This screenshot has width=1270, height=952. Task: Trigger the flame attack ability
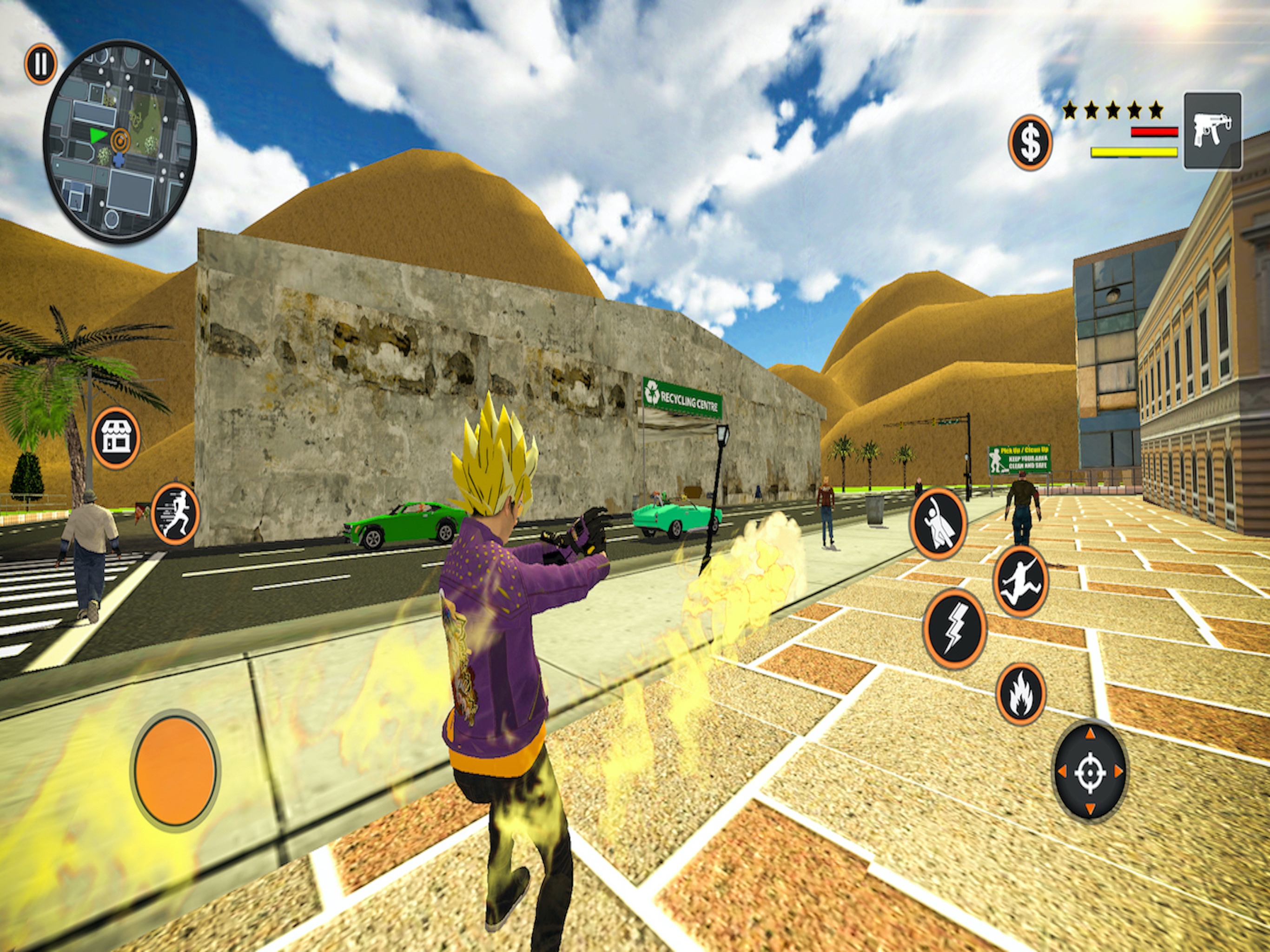(x=1021, y=694)
